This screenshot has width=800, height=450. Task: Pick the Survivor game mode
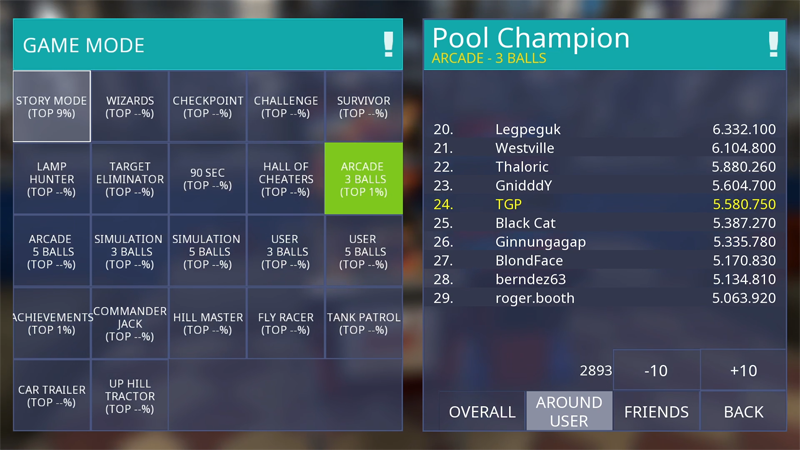point(363,106)
